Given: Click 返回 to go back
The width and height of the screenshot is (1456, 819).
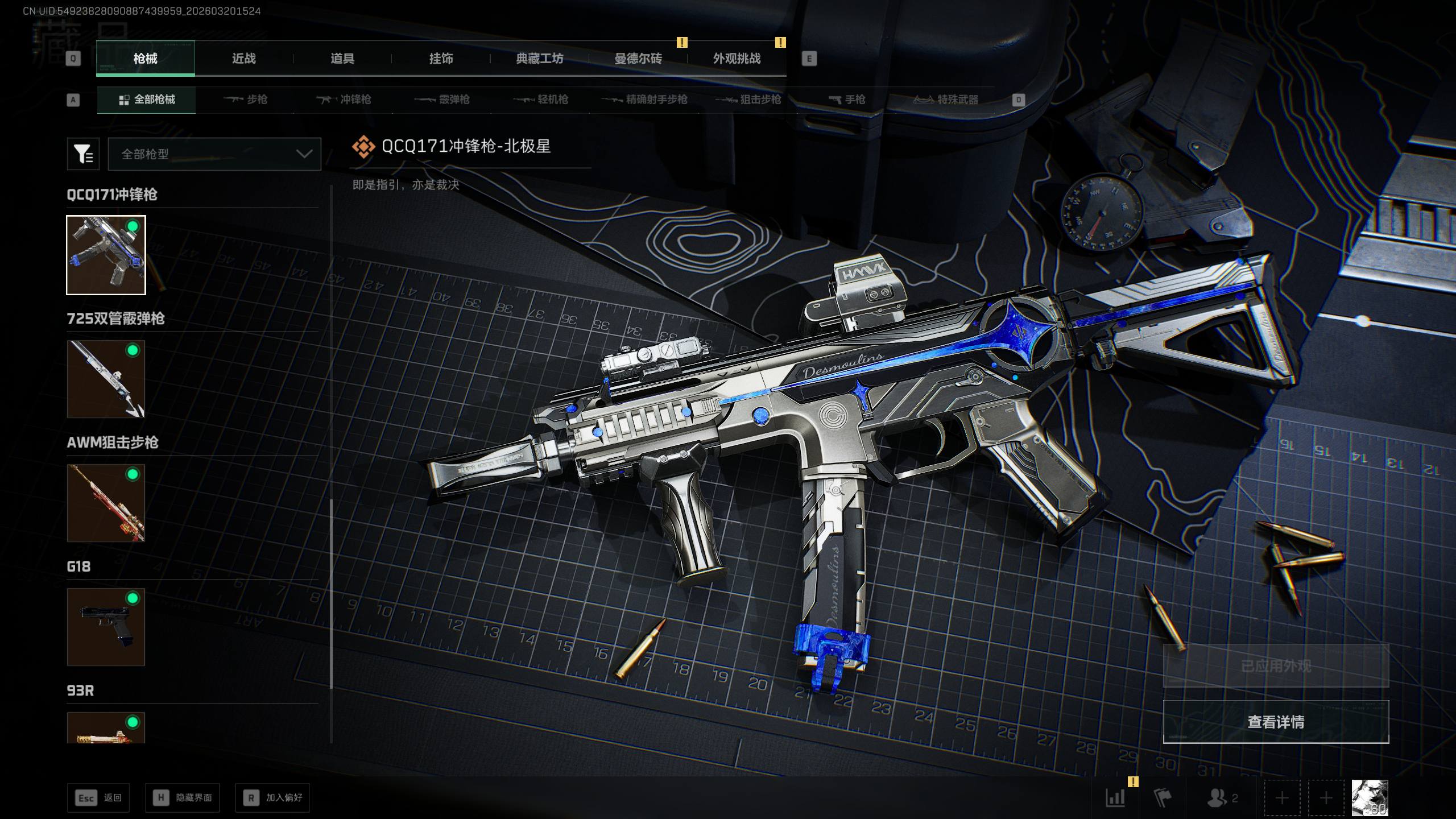Looking at the screenshot, I should tap(98, 798).
